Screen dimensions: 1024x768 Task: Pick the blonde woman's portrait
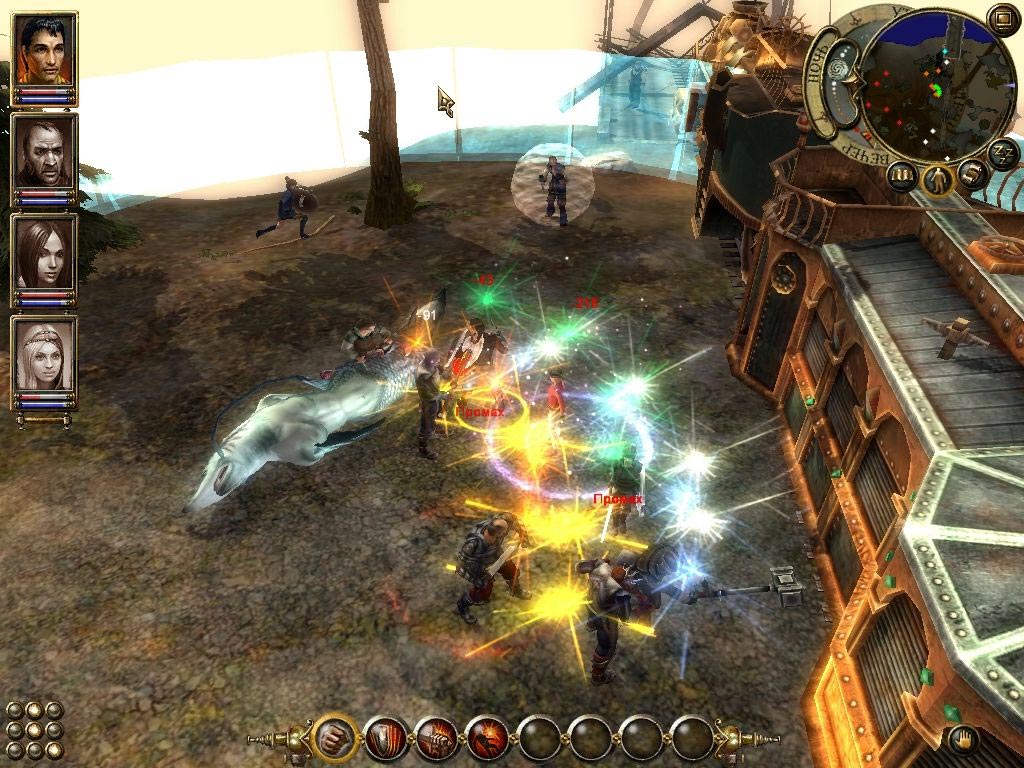click(45, 356)
